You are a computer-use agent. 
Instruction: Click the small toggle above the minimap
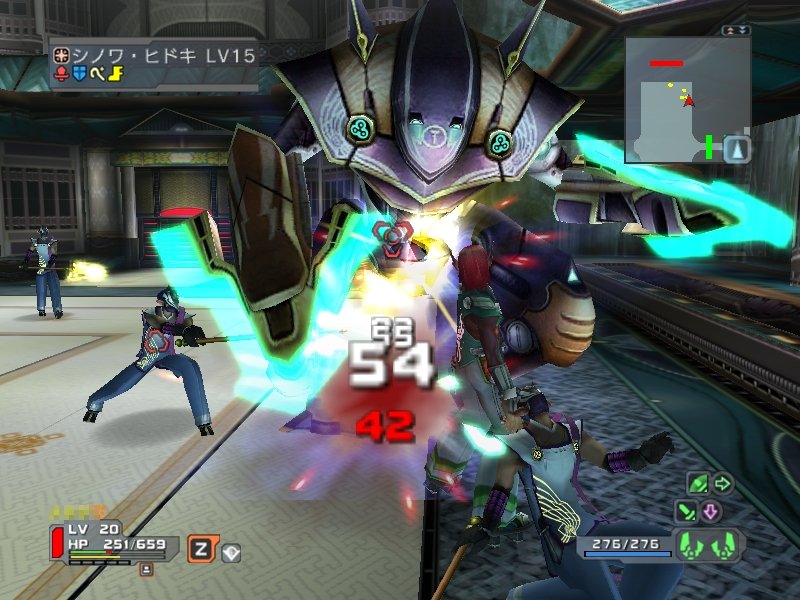[x=736, y=31]
